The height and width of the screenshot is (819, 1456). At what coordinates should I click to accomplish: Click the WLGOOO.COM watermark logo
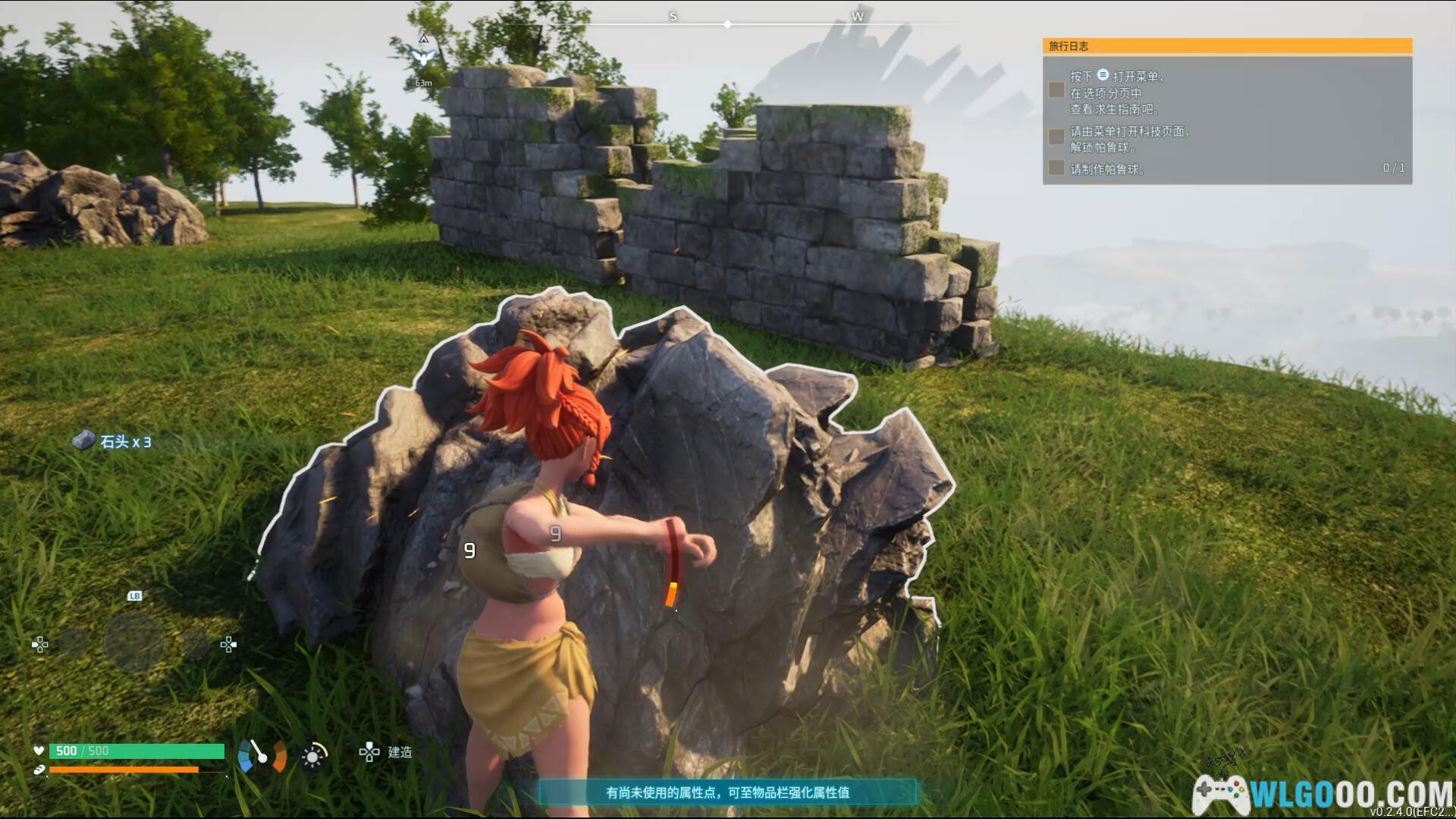pyautogui.click(x=1322, y=795)
